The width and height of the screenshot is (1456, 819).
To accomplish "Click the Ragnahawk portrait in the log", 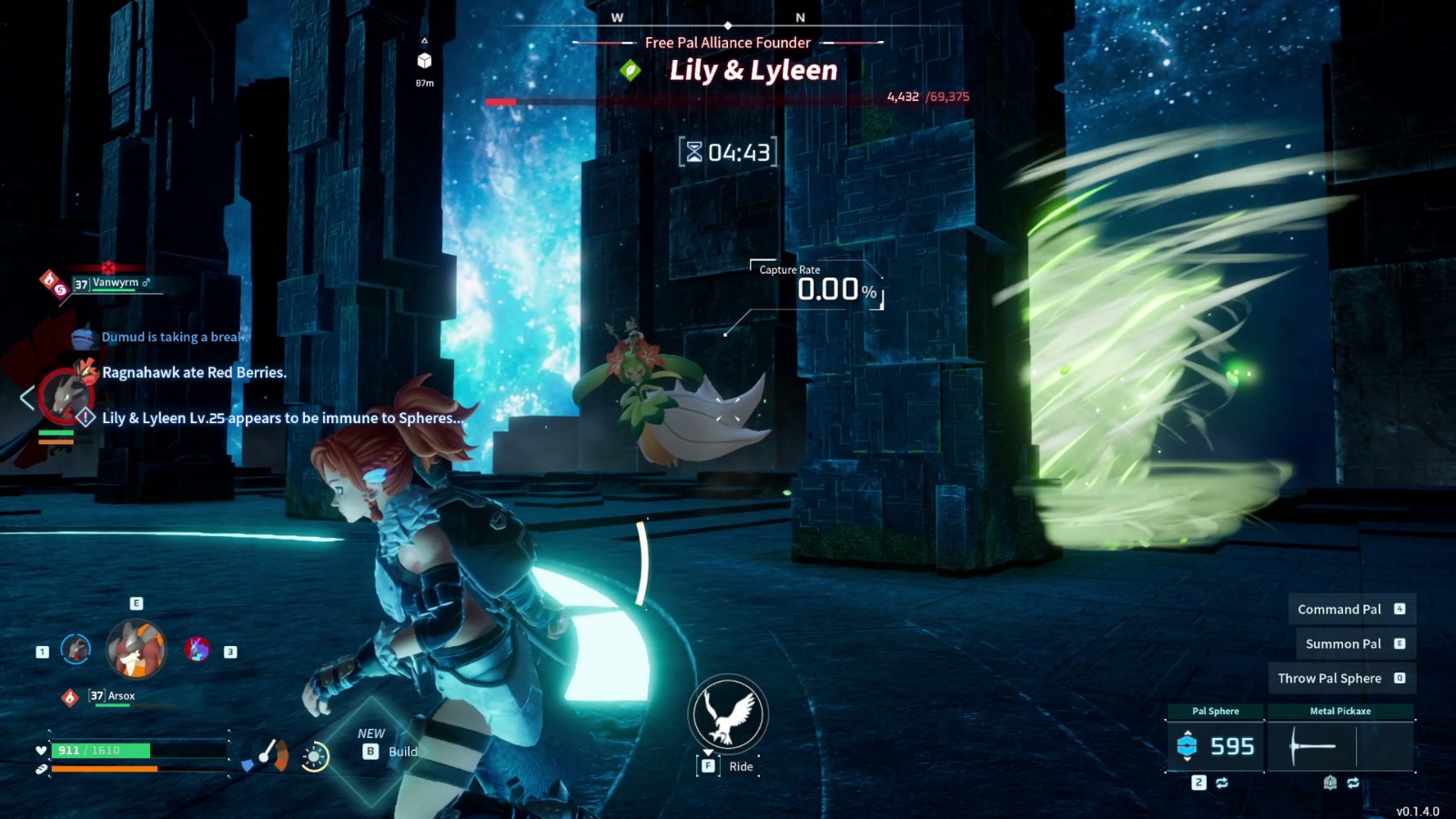I will pos(64,397).
